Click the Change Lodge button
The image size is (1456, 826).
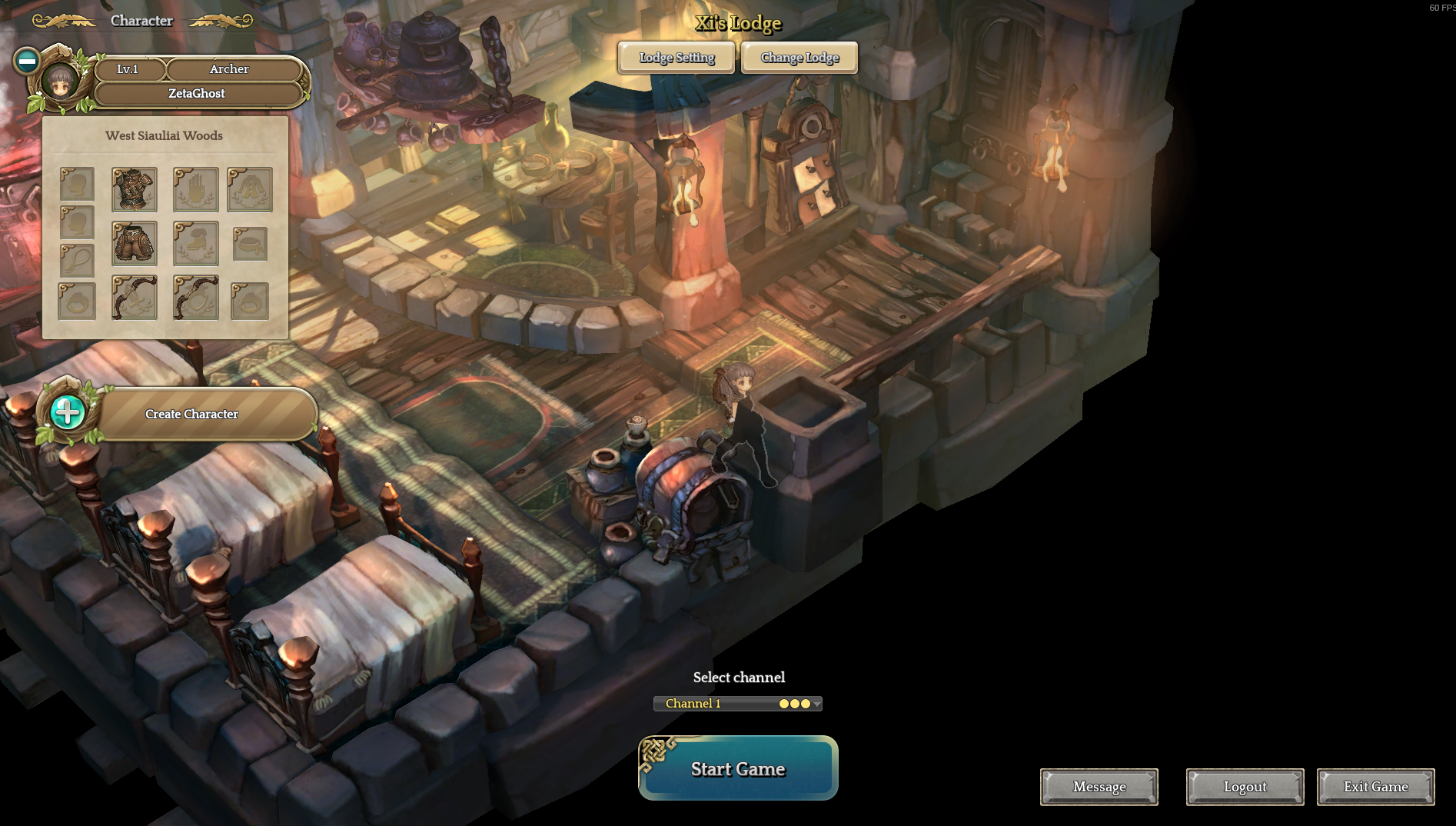point(799,58)
